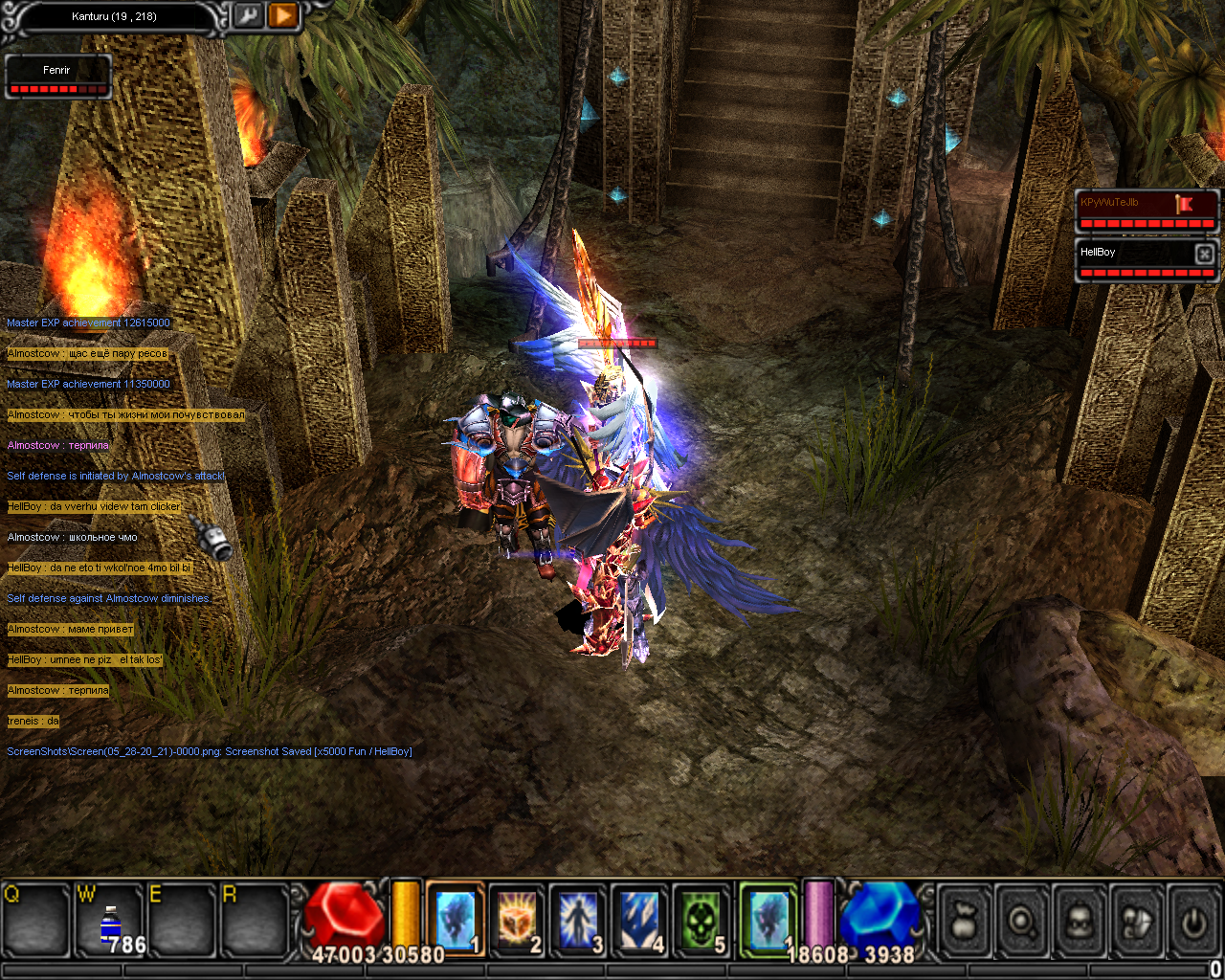Click the X button beside HellBoy
The width and height of the screenshot is (1225, 980).
tap(1205, 253)
